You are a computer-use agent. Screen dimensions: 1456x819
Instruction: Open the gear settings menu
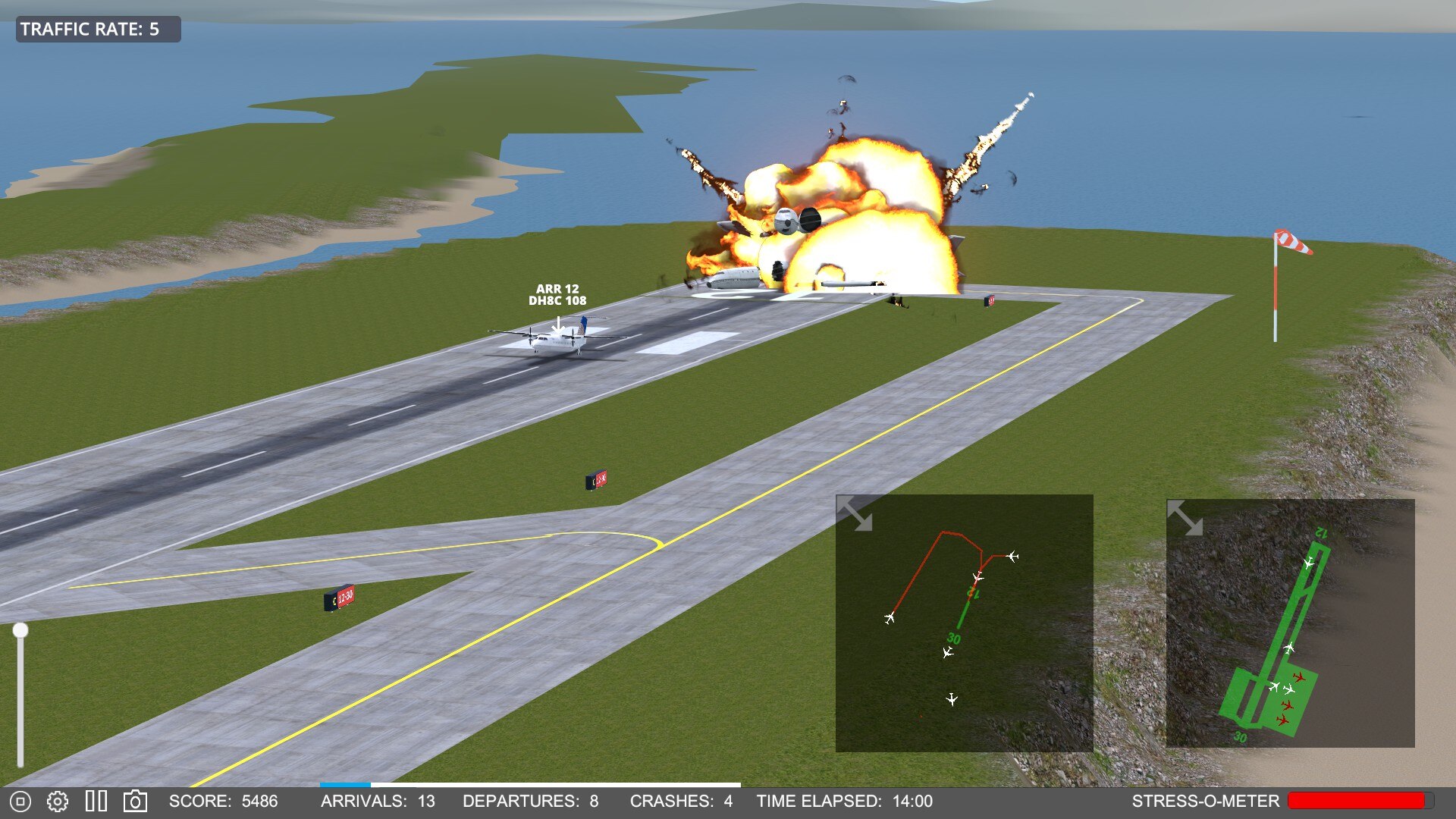pos(58,801)
